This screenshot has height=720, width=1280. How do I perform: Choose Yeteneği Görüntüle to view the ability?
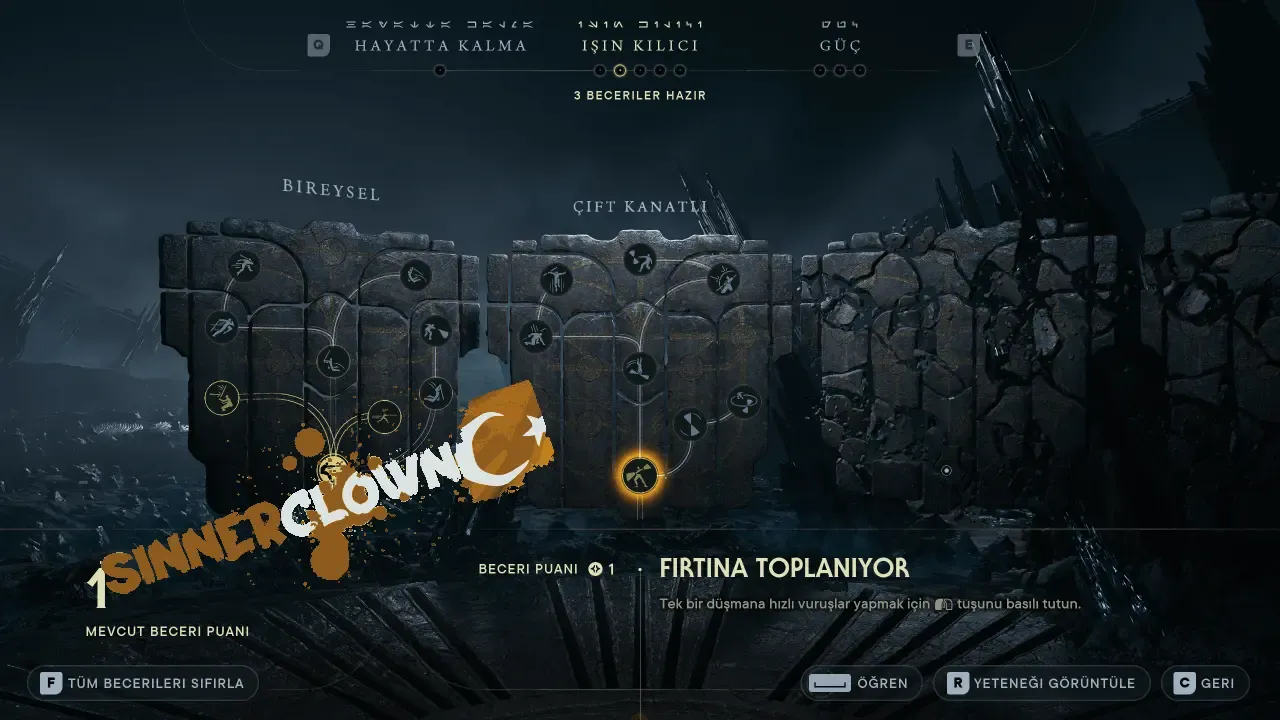coord(1041,683)
